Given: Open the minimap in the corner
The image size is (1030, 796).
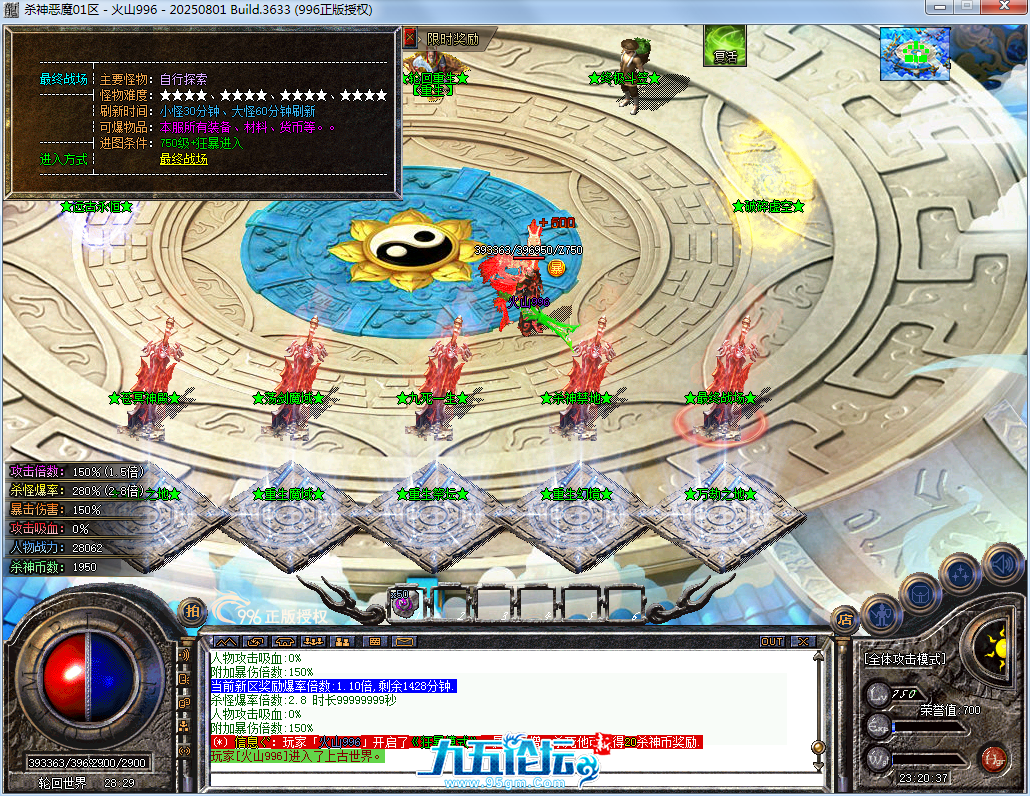Looking at the screenshot, I should (x=914, y=54).
